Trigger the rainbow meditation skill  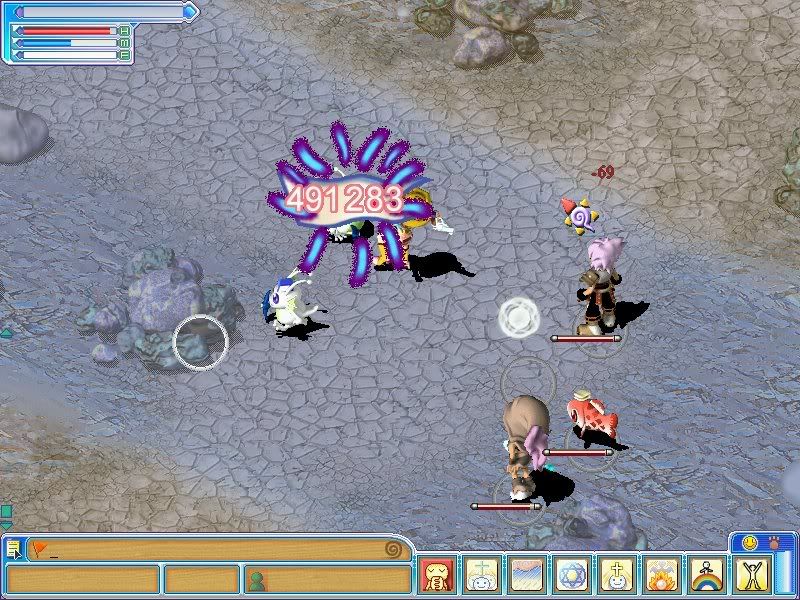click(x=708, y=577)
